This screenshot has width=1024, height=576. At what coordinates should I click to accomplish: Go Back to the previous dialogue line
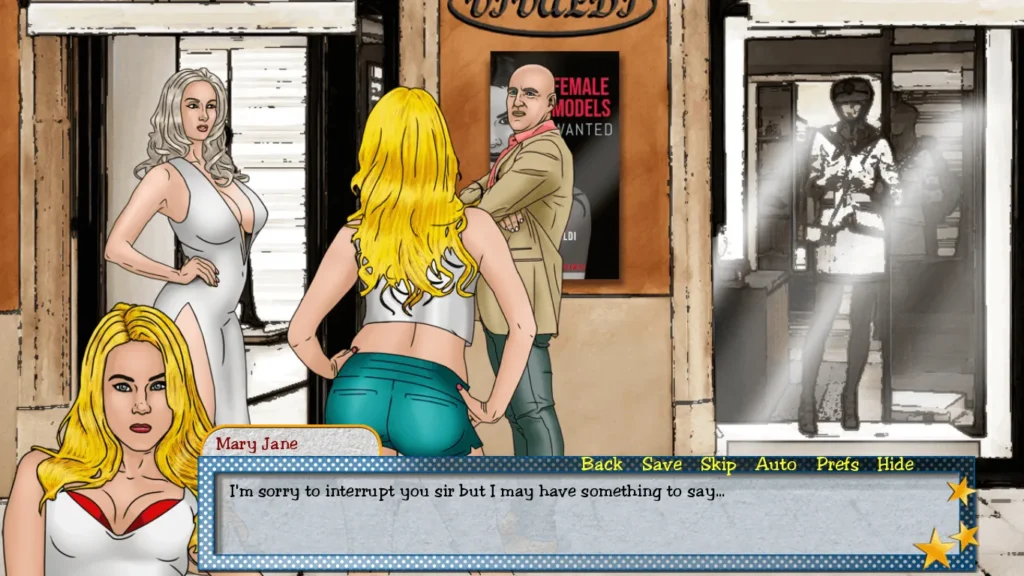coord(601,464)
